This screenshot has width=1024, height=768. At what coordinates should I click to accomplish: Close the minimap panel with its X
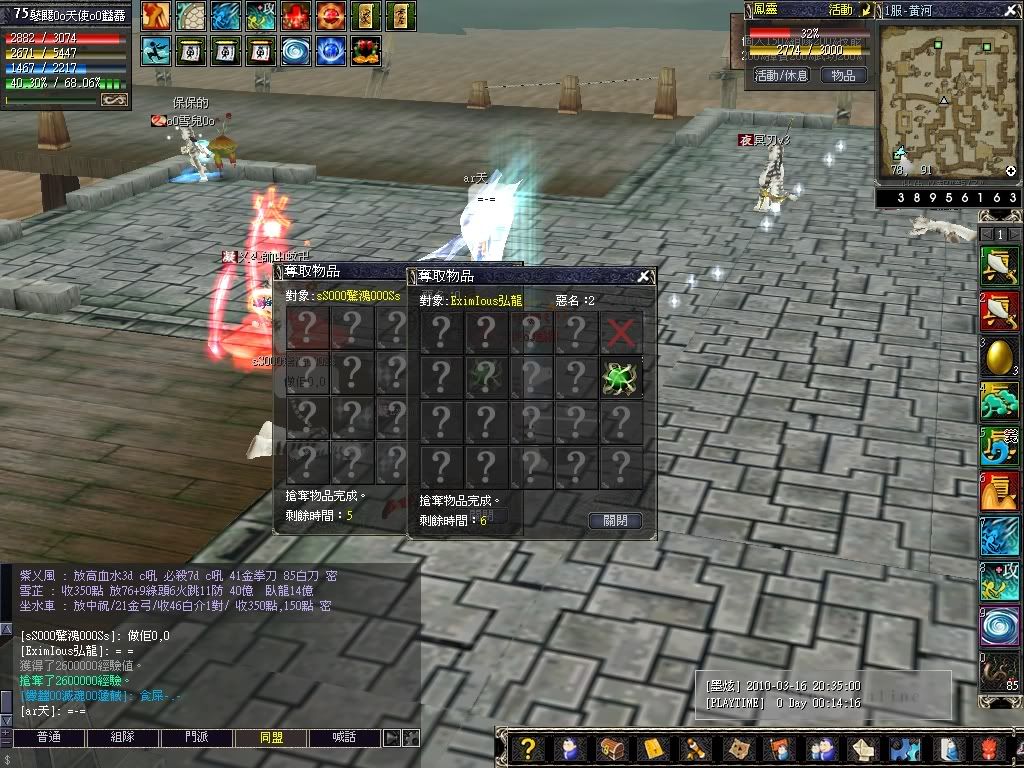(x=1011, y=8)
